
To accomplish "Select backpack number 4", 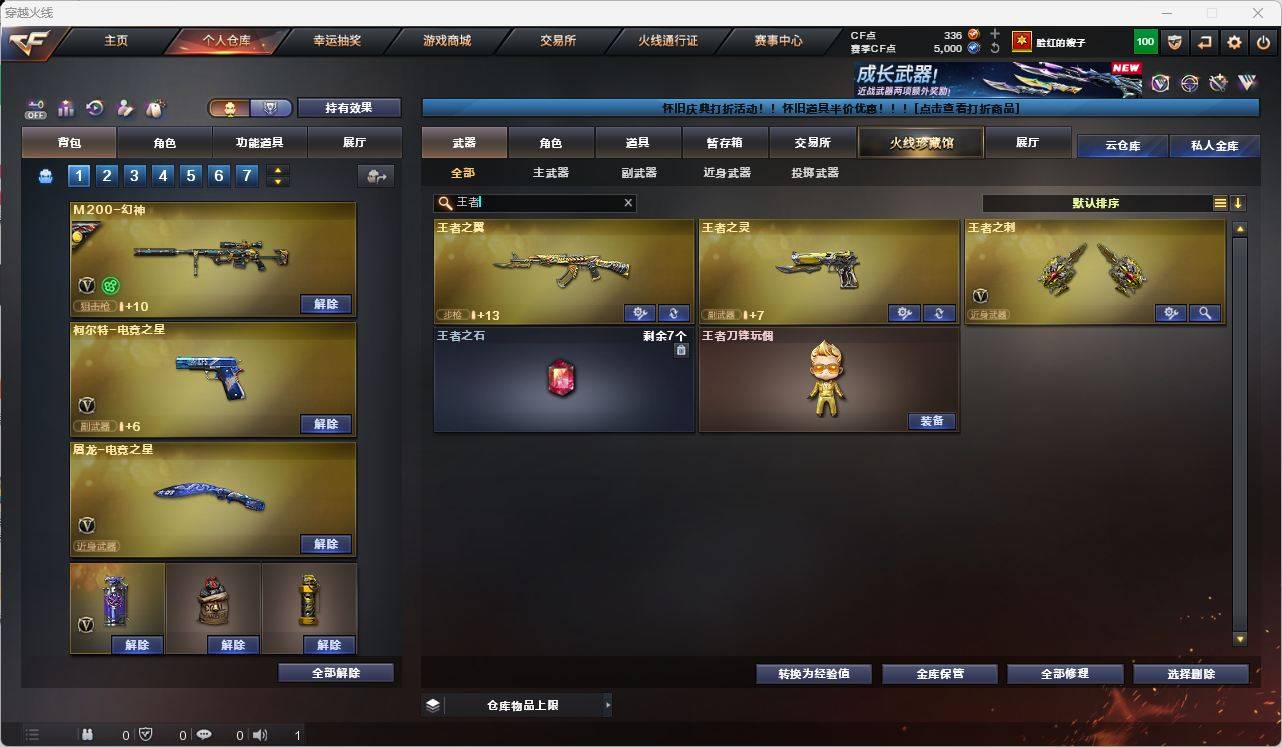I will coord(164,176).
